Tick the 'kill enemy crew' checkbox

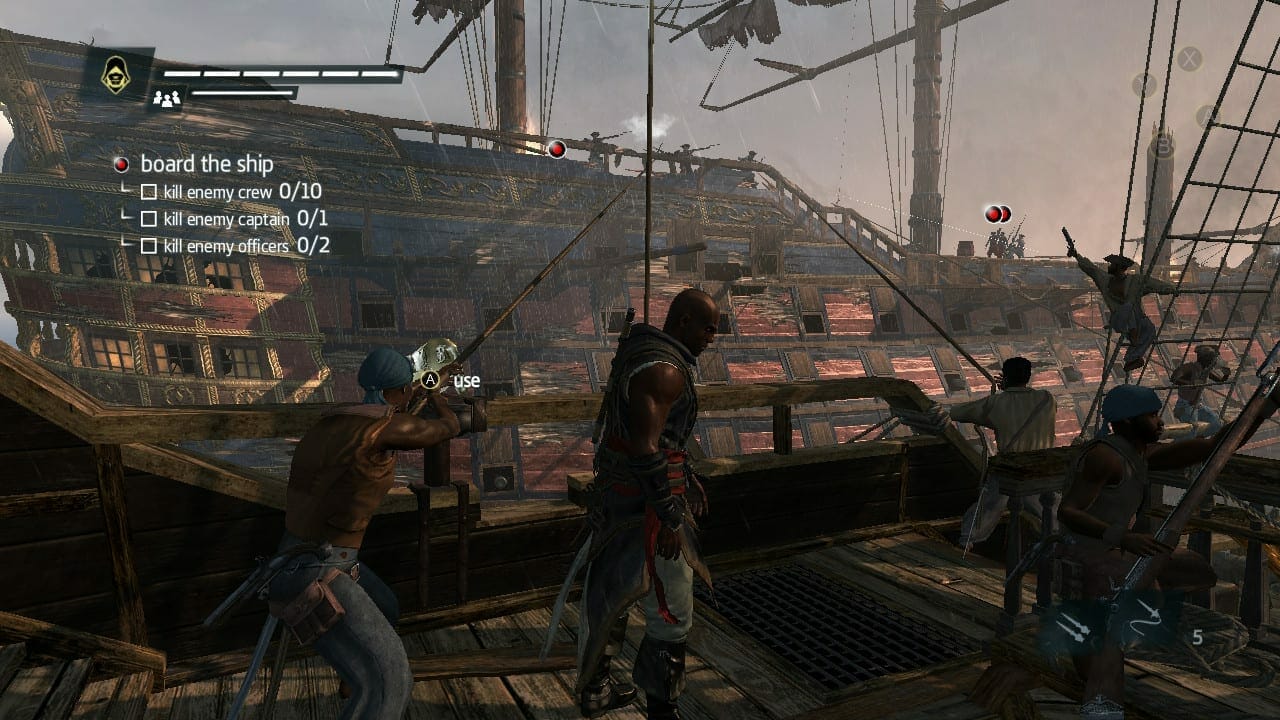click(149, 191)
